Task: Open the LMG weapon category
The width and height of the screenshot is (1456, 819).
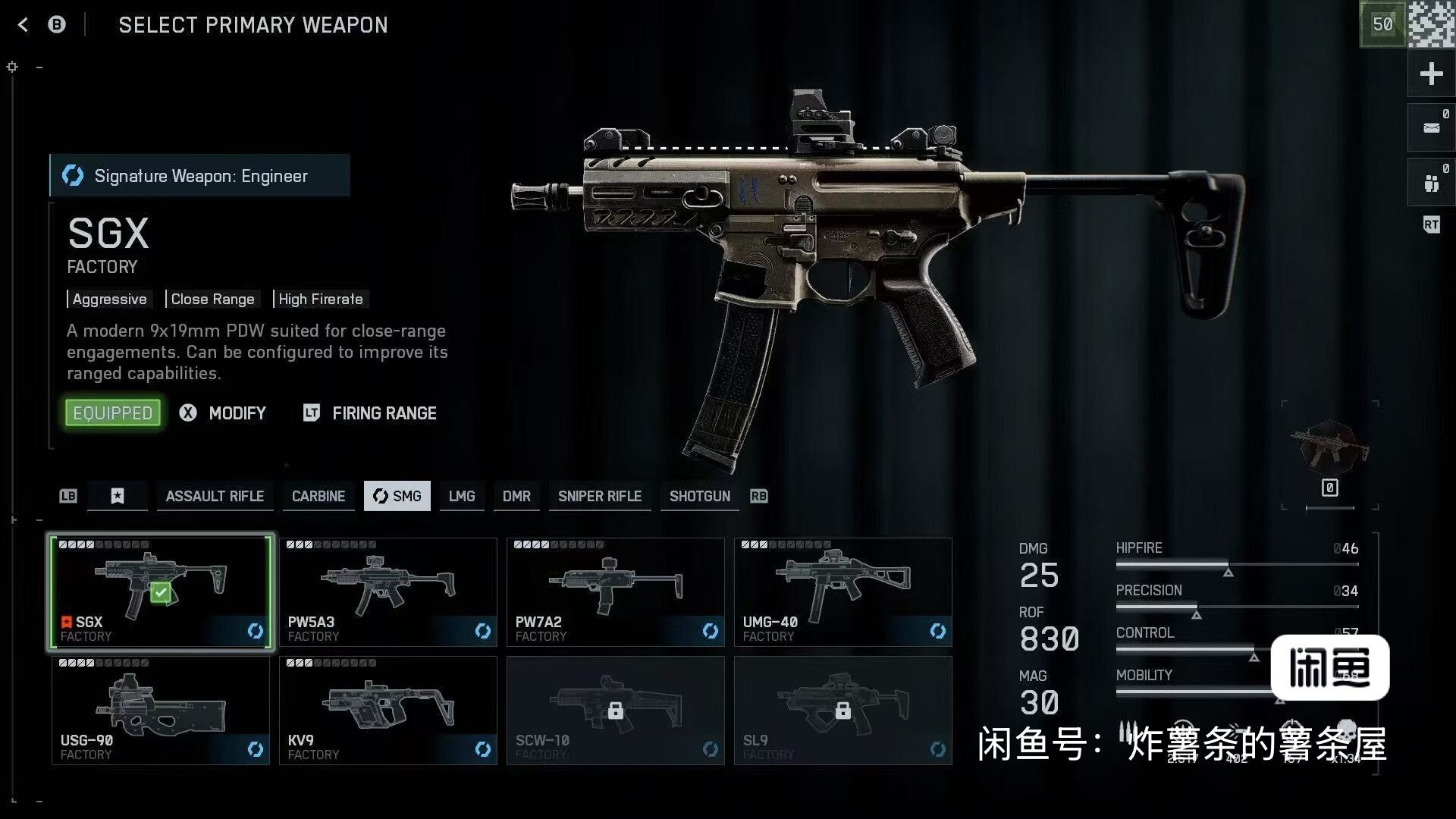Action: (461, 496)
